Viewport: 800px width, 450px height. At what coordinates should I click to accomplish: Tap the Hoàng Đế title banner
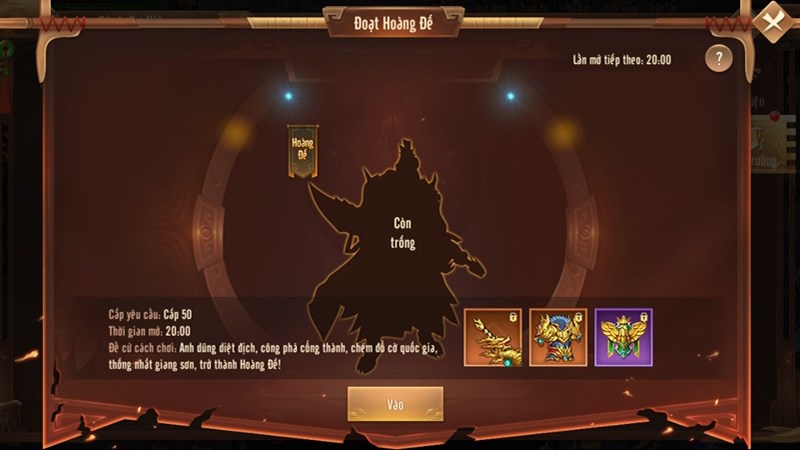302,152
